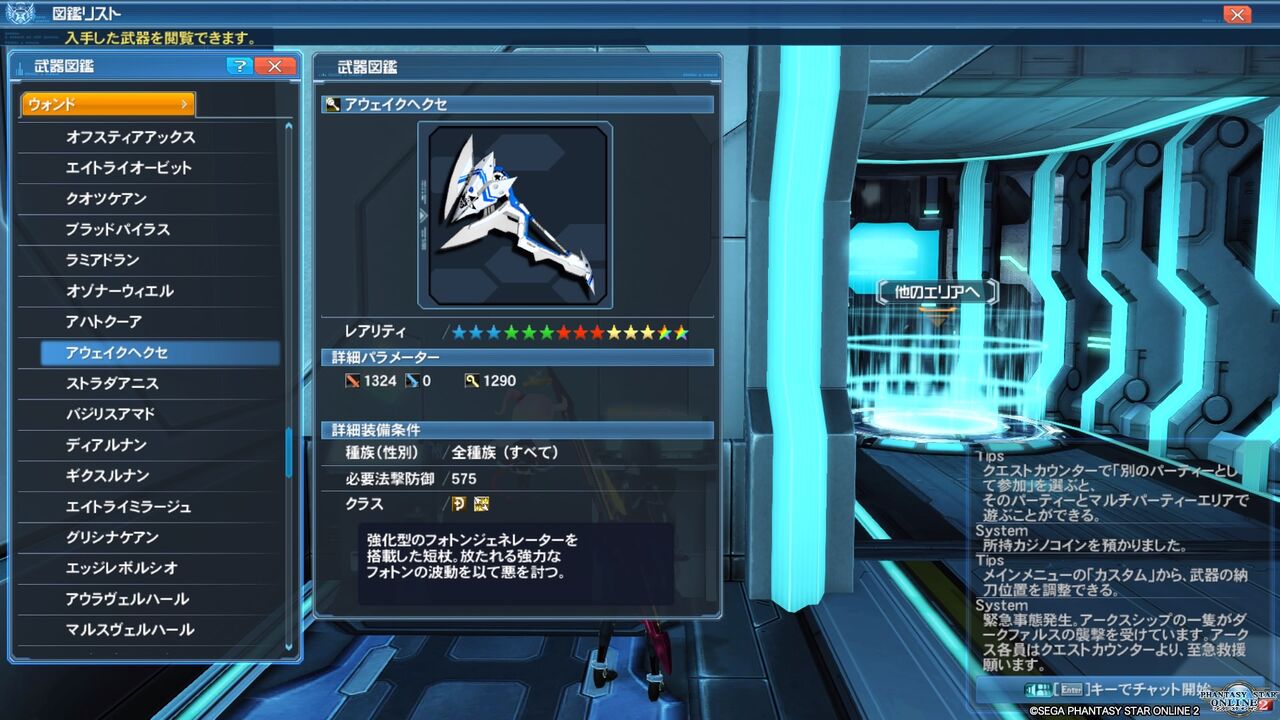The image size is (1280, 720).
Task: Click the blue ? help icon on 武器図鑑 panel
Action: [239, 66]
